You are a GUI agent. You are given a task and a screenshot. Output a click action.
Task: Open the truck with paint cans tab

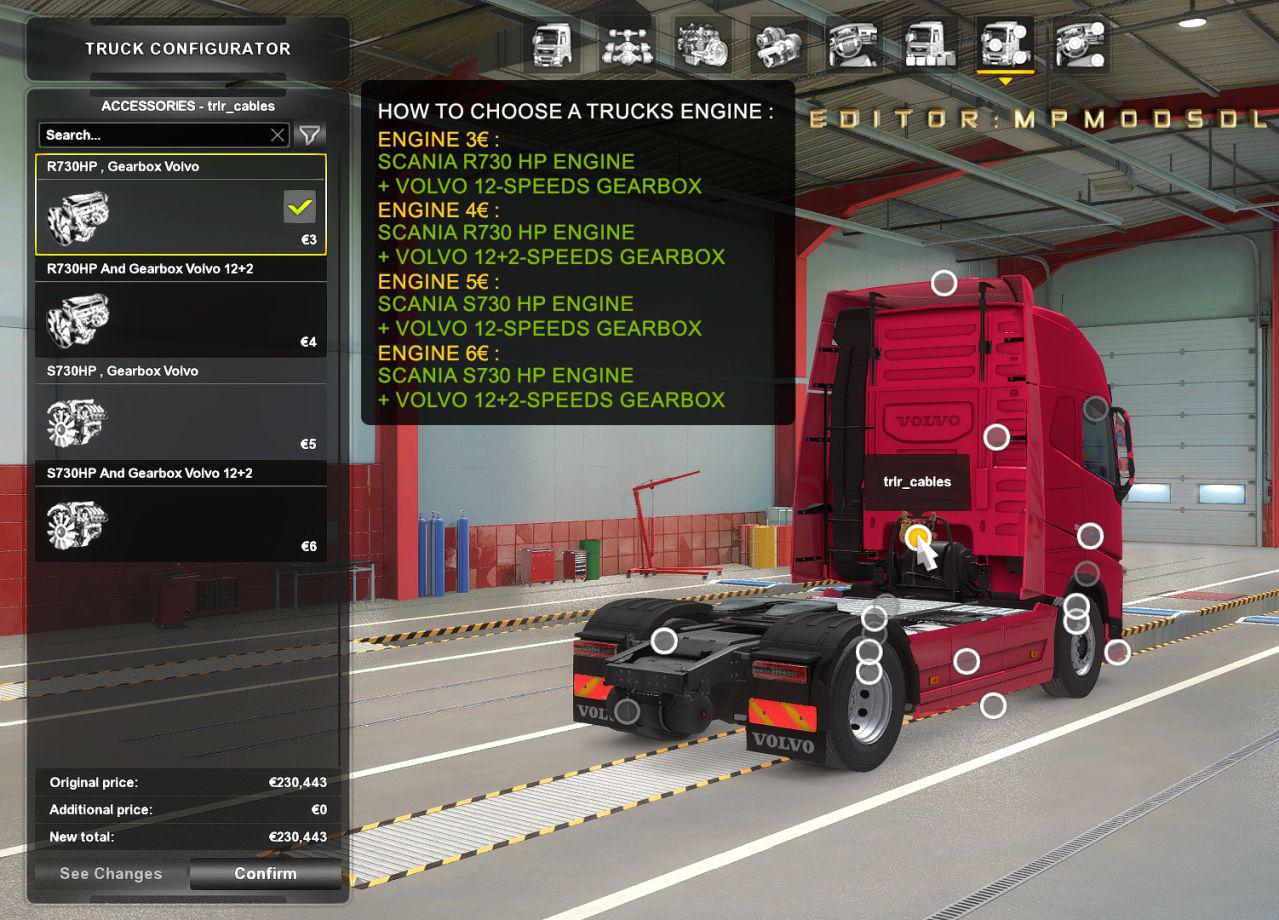929,45
